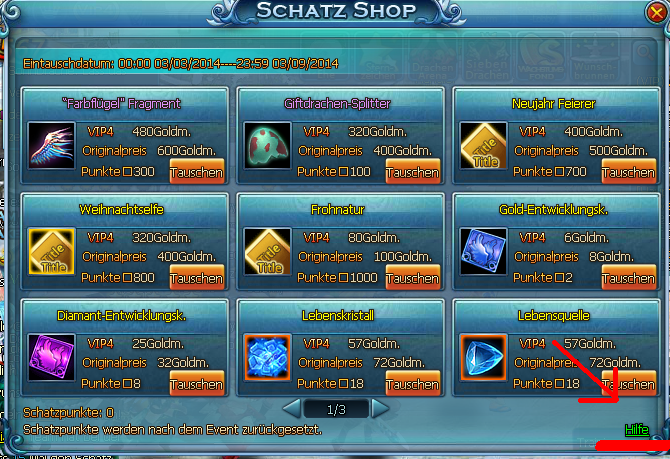670x459 pixels.
Task: Exchange for the Weihnachtselfe title
Action: tap(196, 278)
